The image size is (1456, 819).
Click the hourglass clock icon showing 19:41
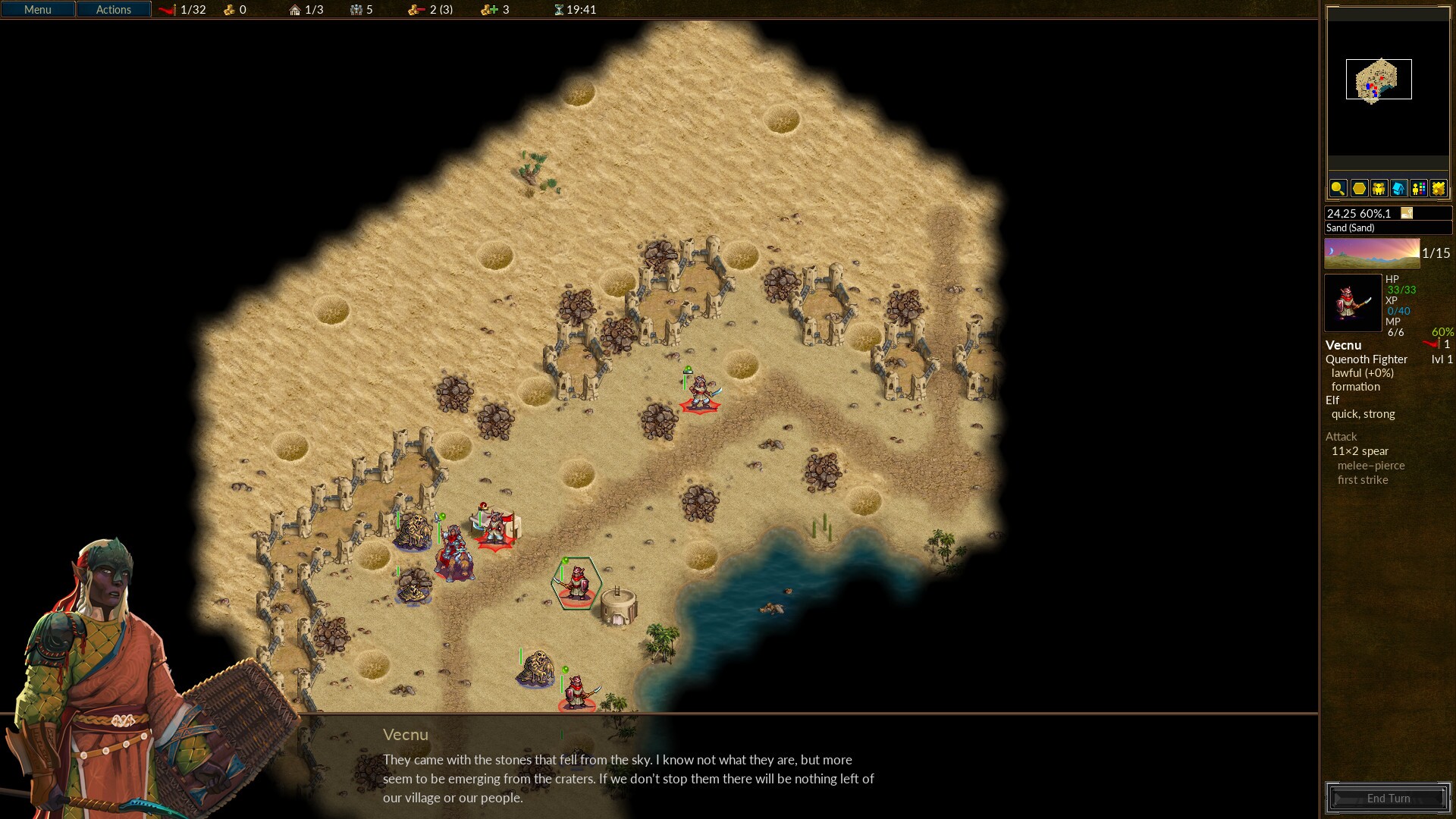pos(558,10)
